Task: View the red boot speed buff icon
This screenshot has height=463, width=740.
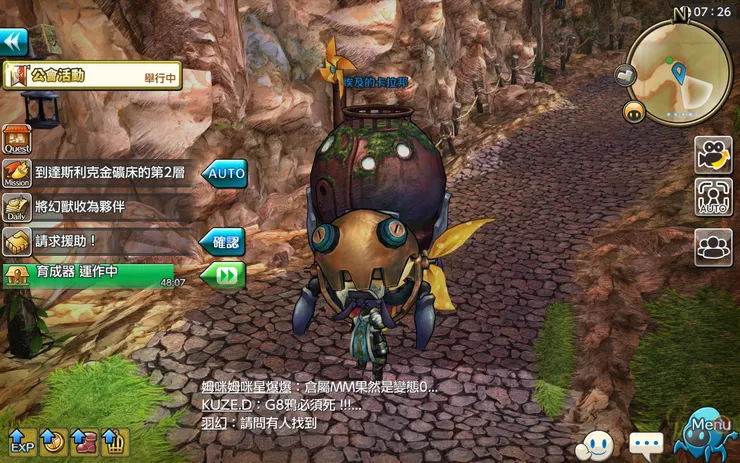Action: point(83,440)
